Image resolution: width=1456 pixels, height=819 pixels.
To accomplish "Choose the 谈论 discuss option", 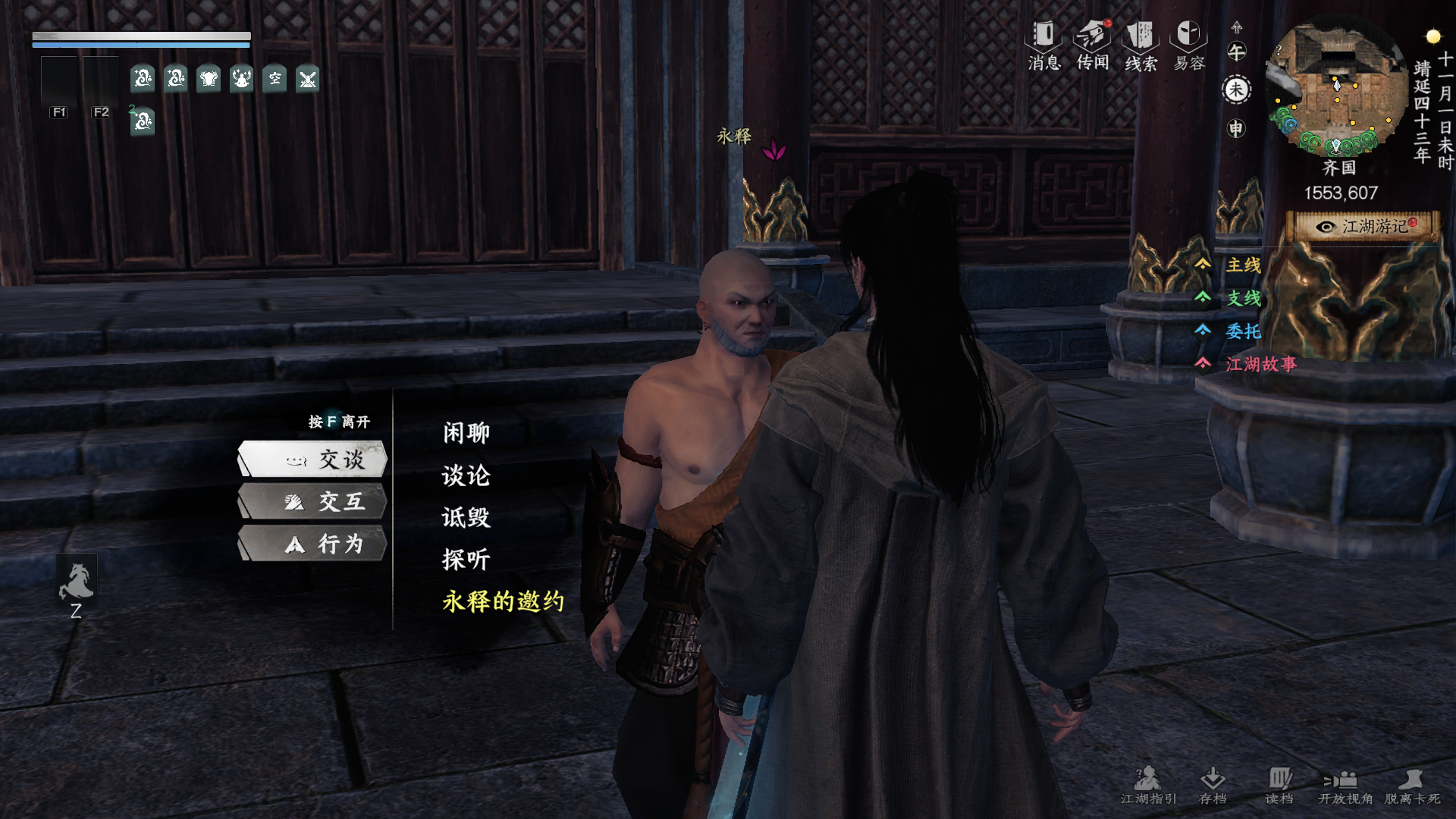I will tap(466, 475).
